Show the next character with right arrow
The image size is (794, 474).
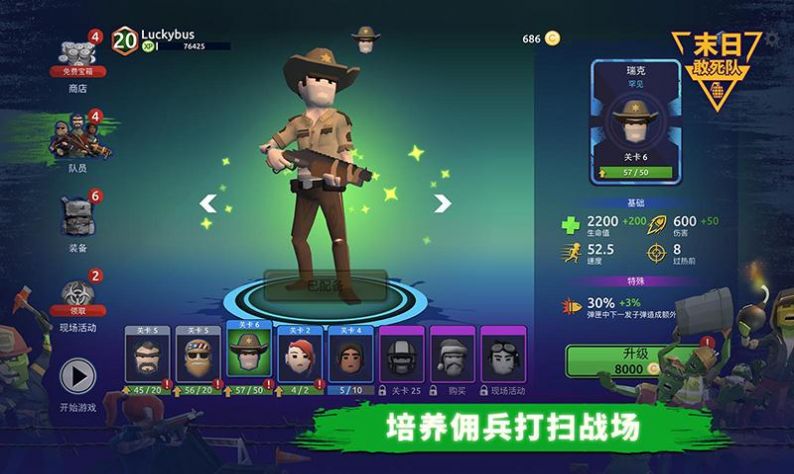(x=442, y=203)
